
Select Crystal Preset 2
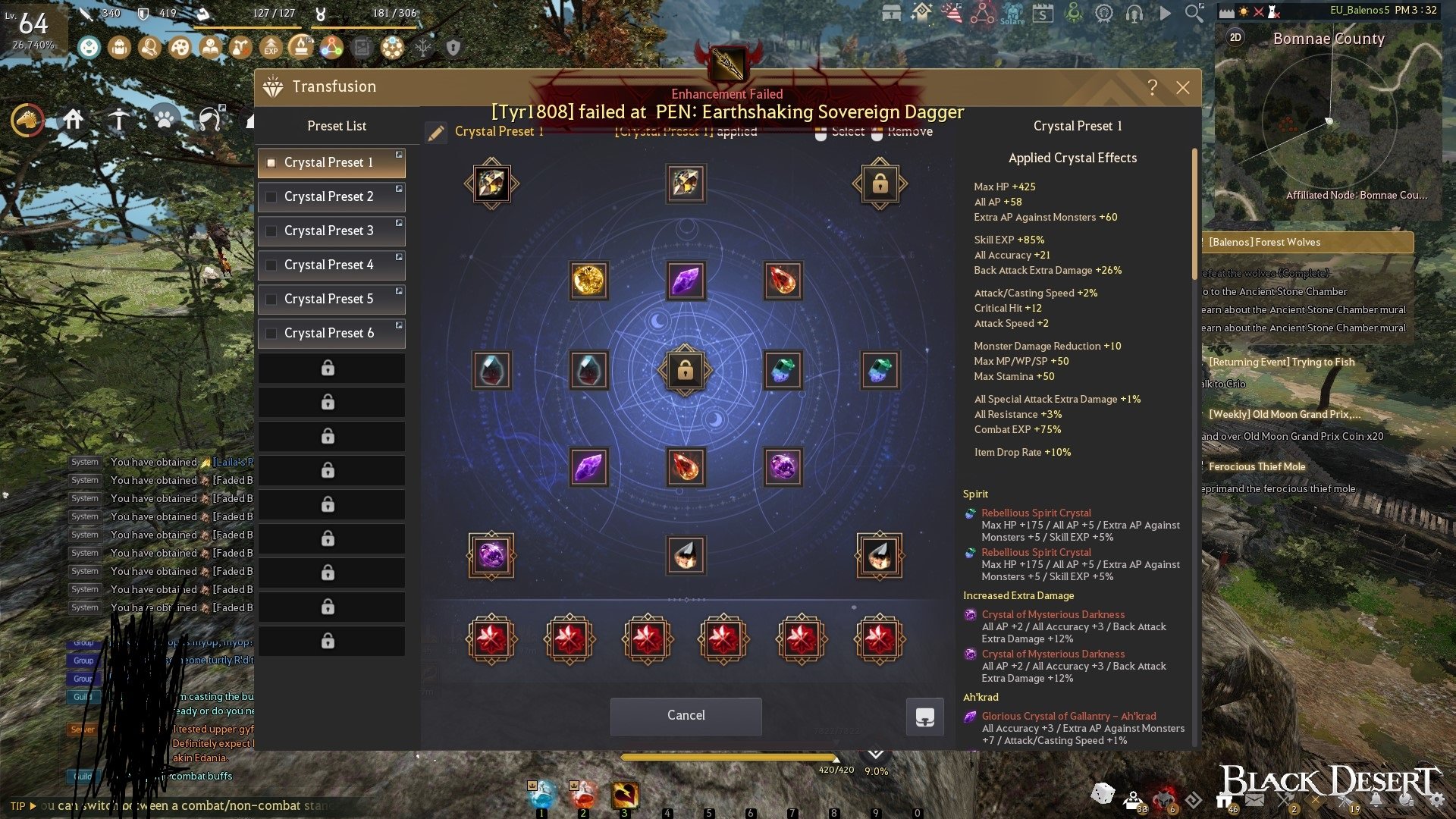(x=331, y=196)
